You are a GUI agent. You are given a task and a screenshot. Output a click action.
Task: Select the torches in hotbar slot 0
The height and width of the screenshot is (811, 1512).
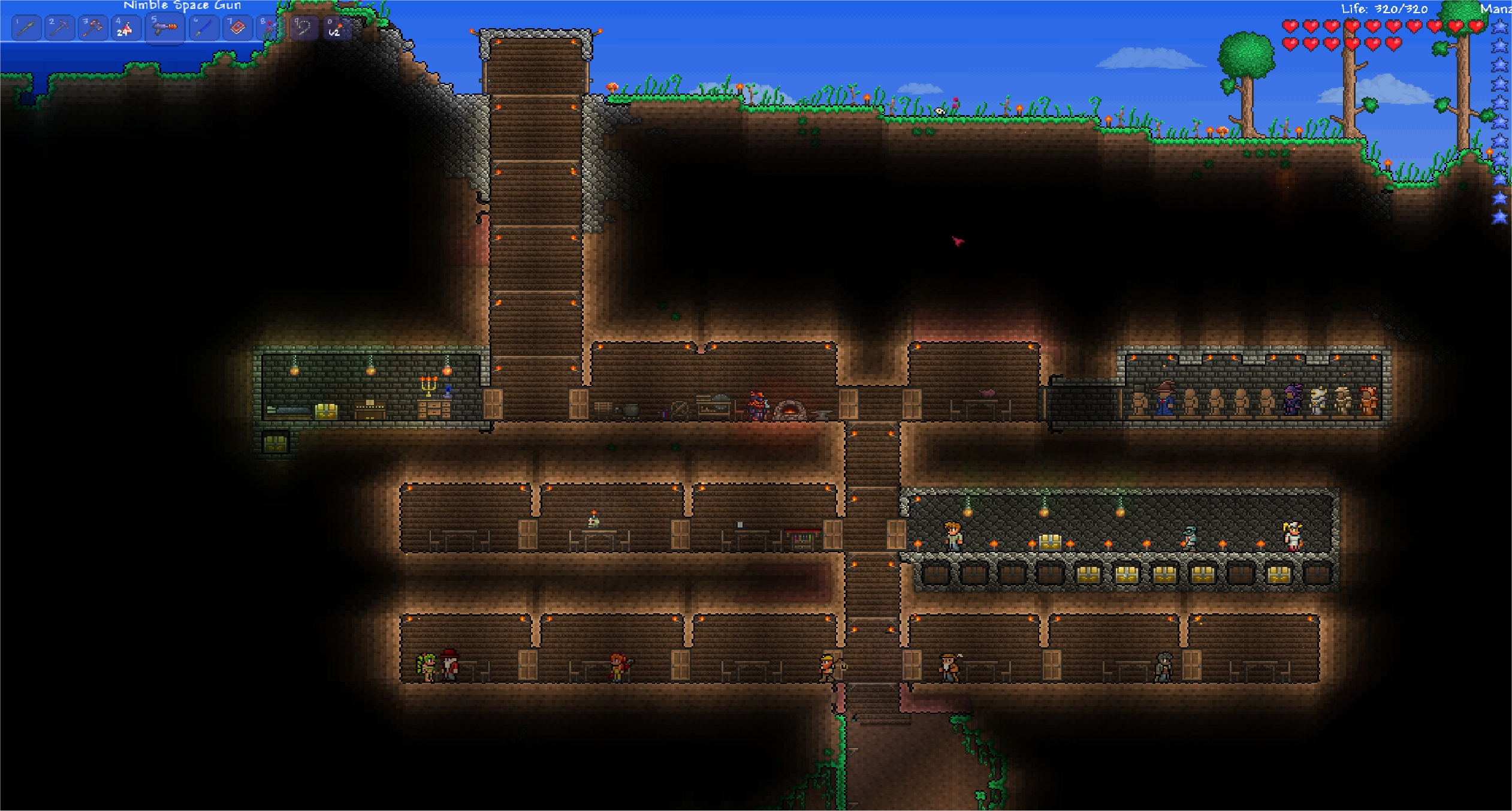[x=336, y=28]
